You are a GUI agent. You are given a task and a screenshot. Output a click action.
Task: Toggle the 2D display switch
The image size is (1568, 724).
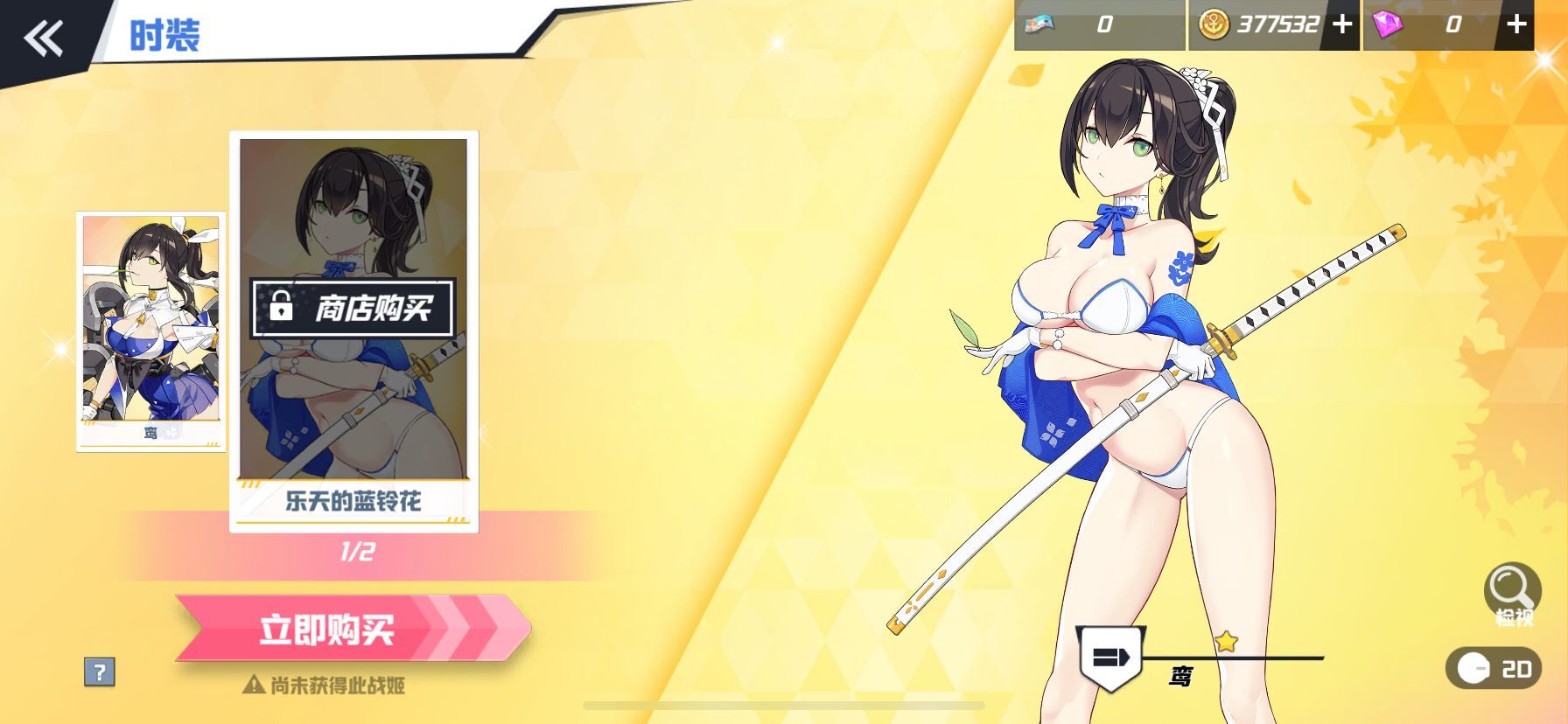(1493, 669)
